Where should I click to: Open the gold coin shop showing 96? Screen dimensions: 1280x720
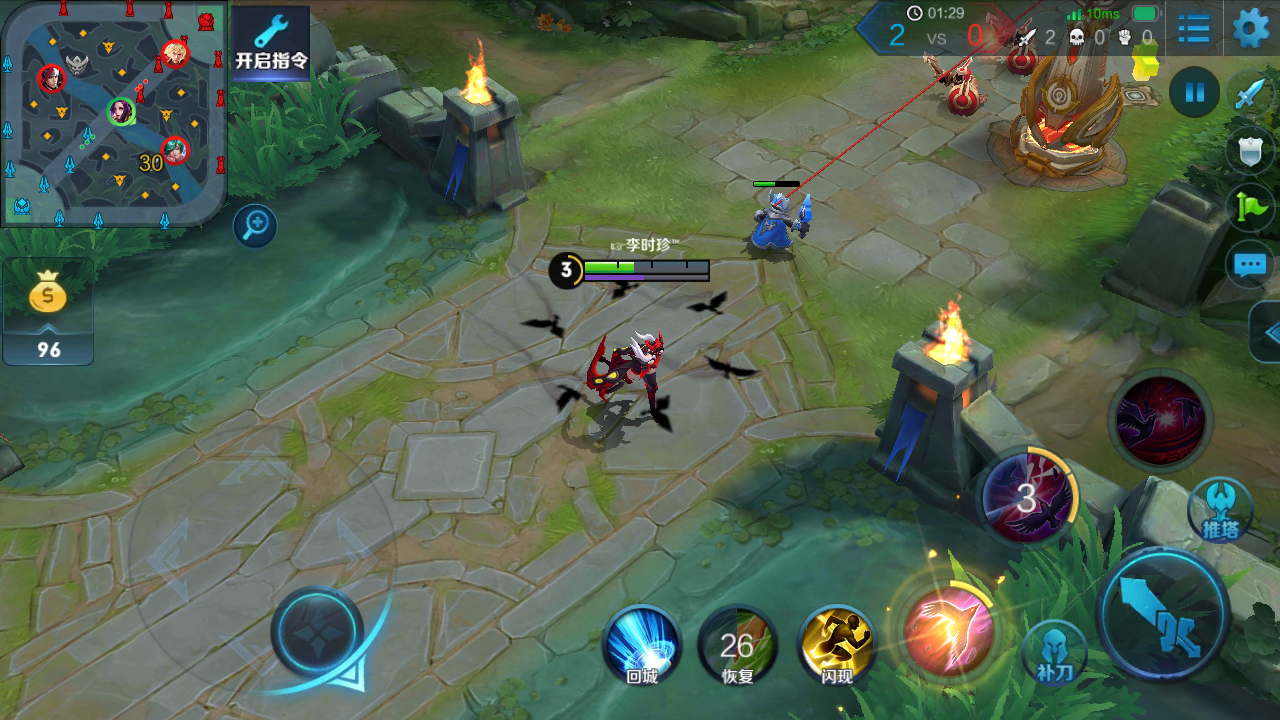(x=48, y=310)
